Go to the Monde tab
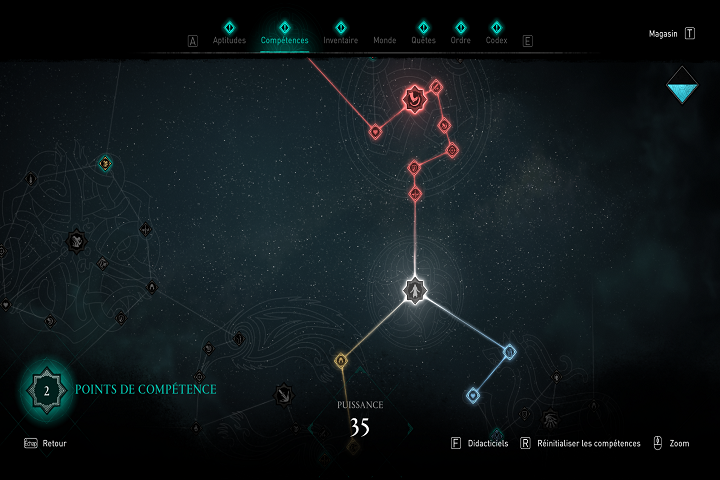Image resolution: width=720 pixels, height=480 pixels. [384, 41]
